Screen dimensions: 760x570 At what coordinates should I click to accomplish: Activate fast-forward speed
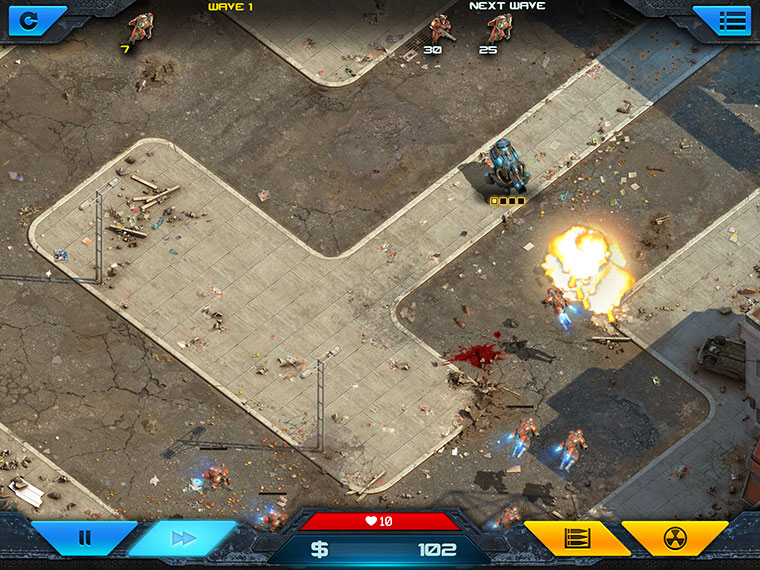(x=183, y=538)
